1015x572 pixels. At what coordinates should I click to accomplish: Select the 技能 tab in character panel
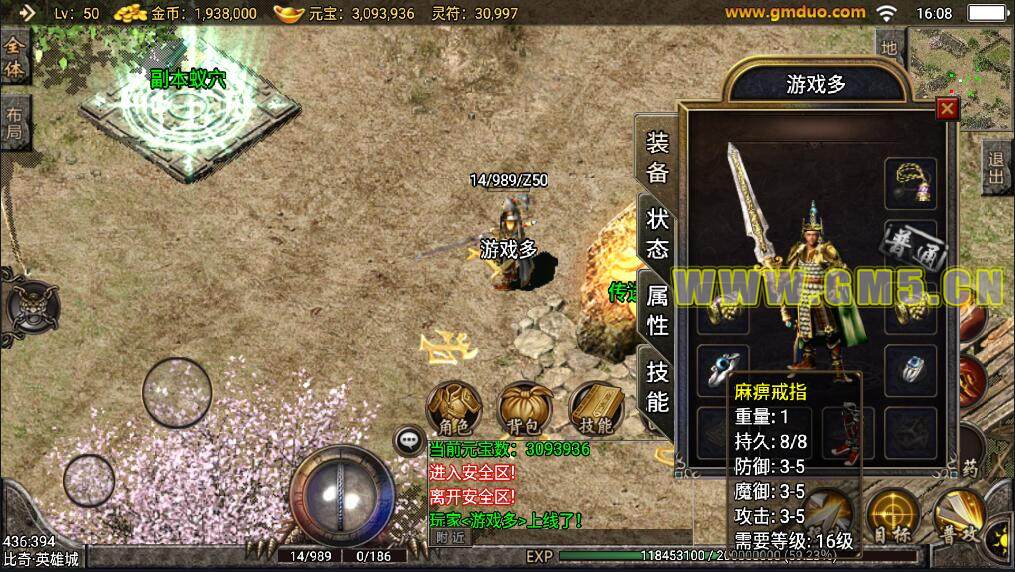(657, 386)
